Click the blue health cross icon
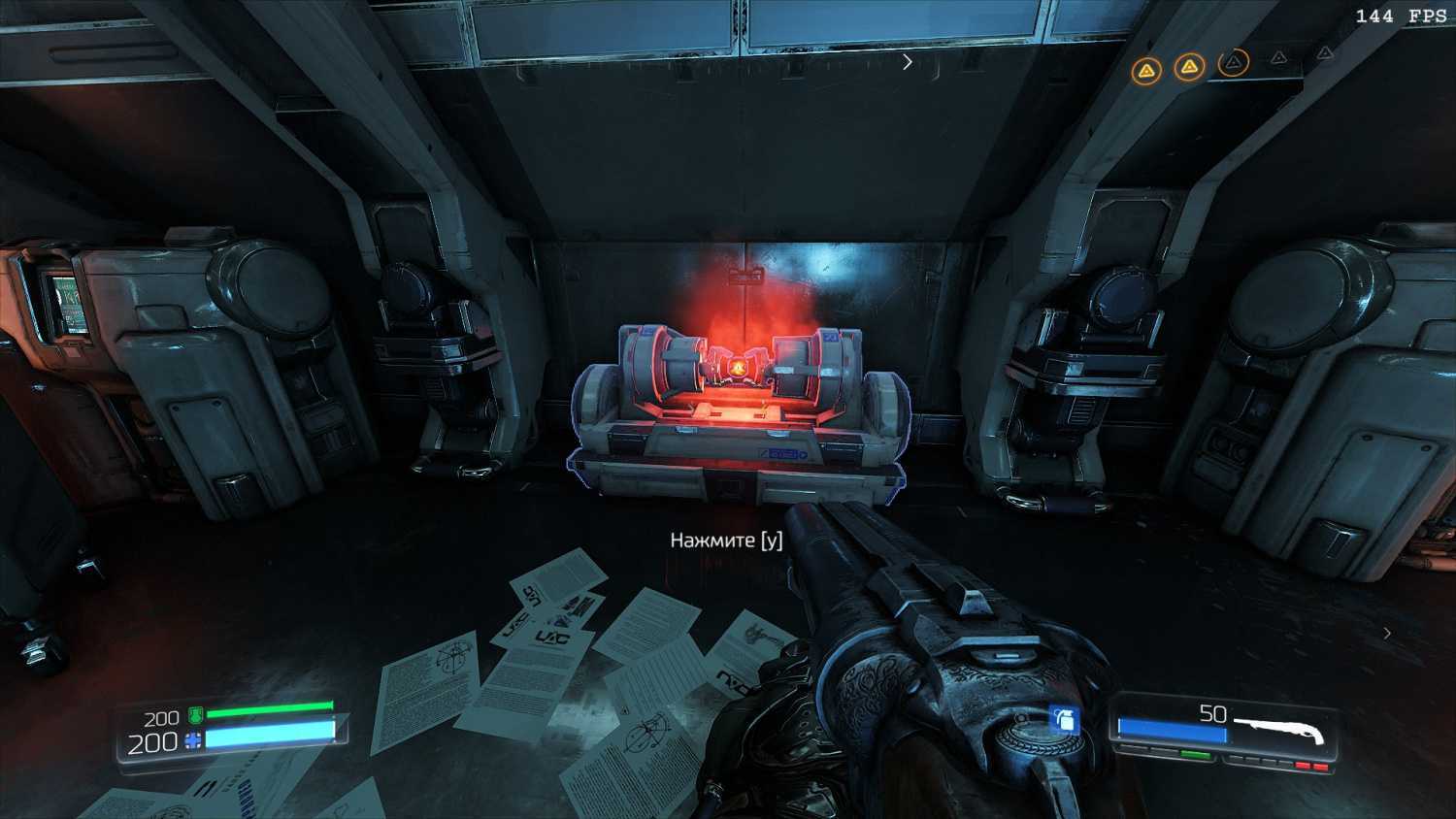 [193, 742]
